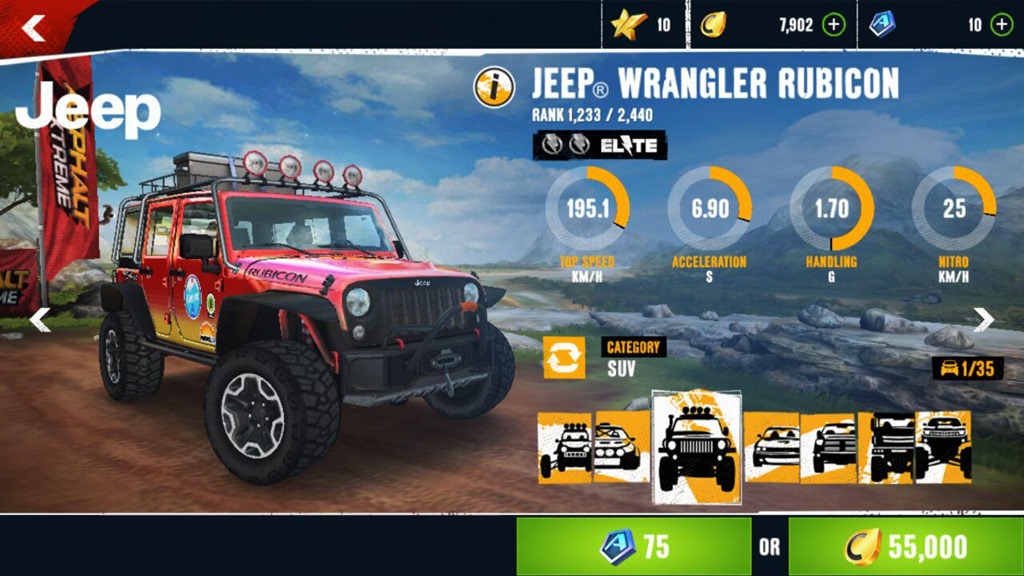Go back using the top-left arrow
Viewport: 1024px width, 576px height.
[34, 28]
